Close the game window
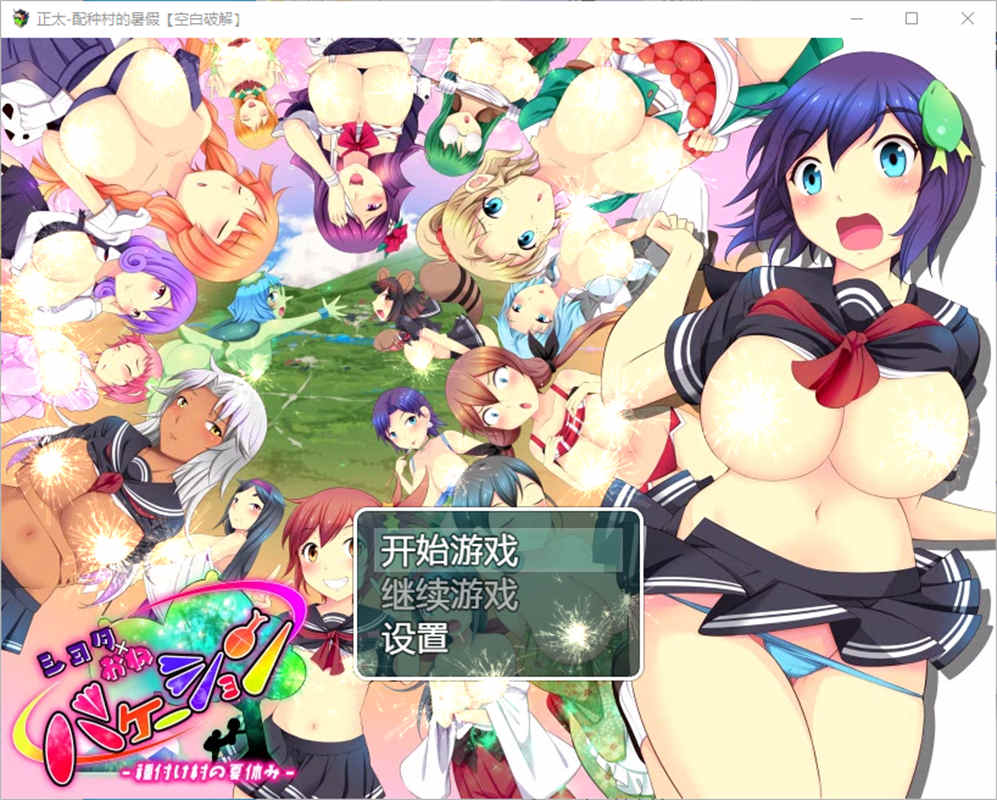This screenshot has height=800, width=997. (x=965, y=18)
